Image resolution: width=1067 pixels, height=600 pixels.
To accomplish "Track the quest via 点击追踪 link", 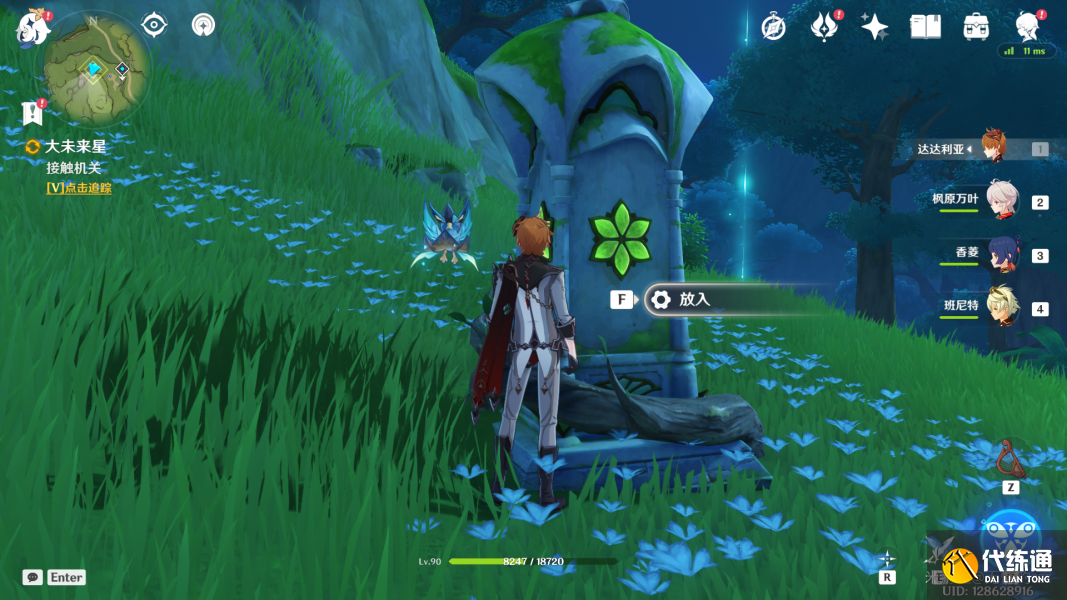I will 79,188.
